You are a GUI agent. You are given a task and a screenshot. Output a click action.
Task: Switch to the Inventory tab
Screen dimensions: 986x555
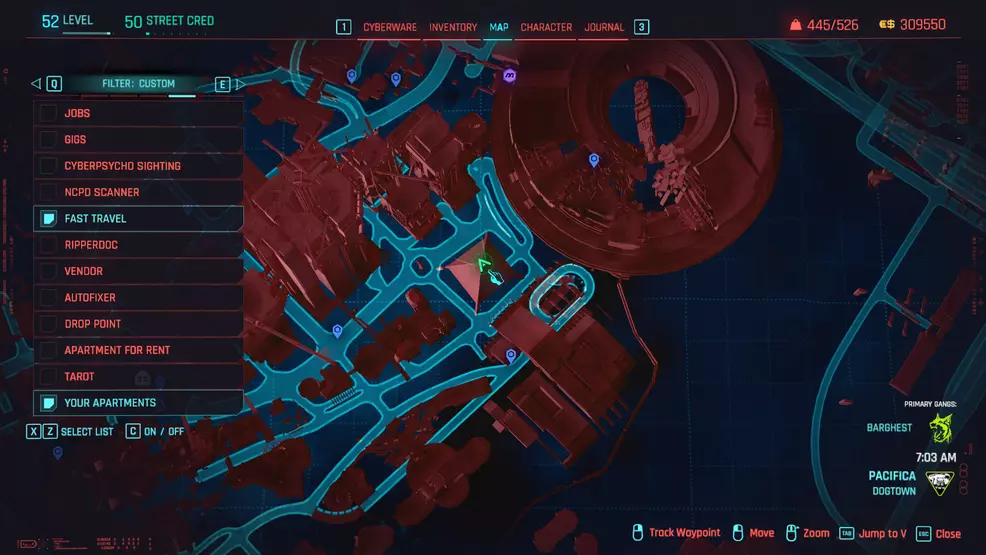(453, 27)
